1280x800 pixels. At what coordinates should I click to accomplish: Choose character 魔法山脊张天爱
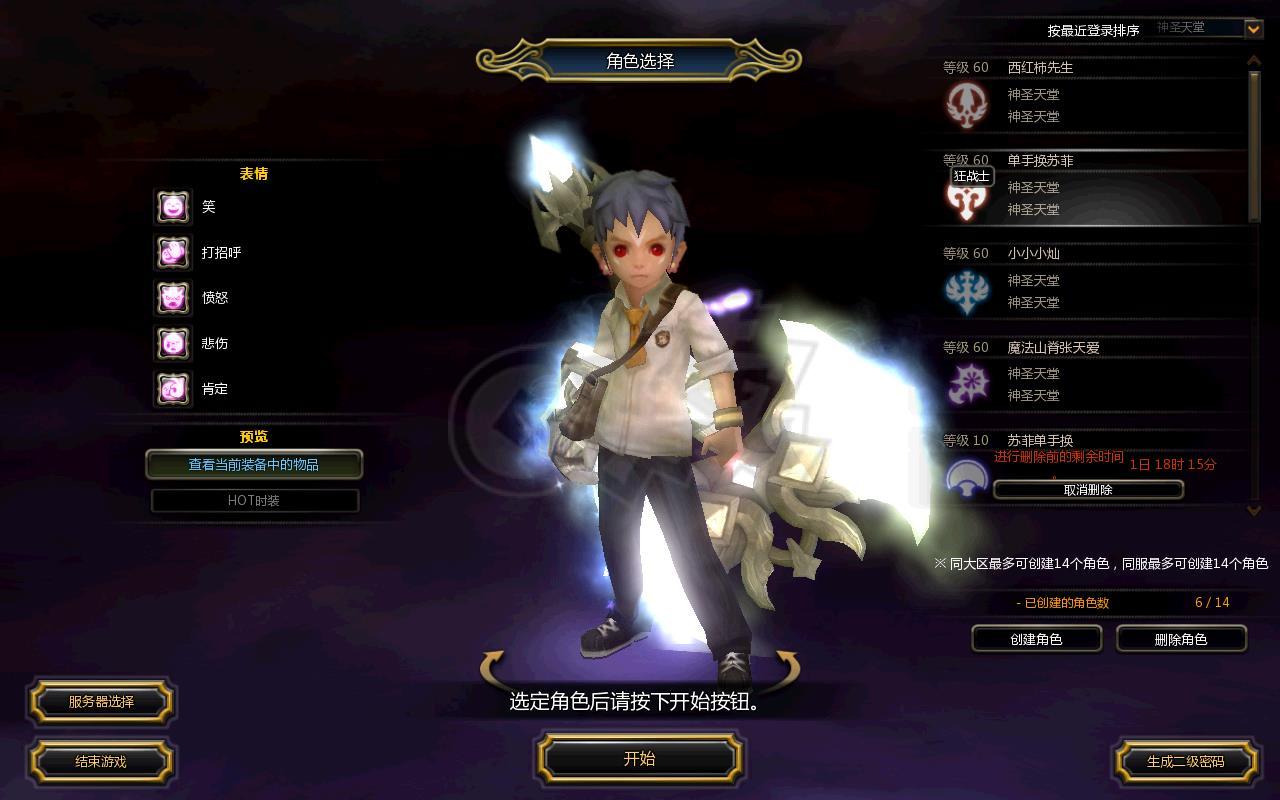click(x=1090, y=373)
